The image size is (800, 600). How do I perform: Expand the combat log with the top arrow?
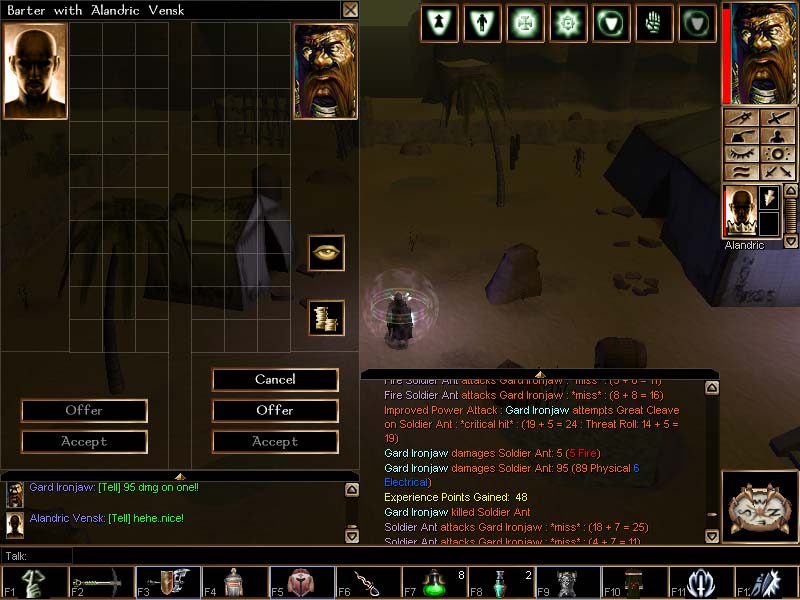pyautogui.click(x=540, y=374)
